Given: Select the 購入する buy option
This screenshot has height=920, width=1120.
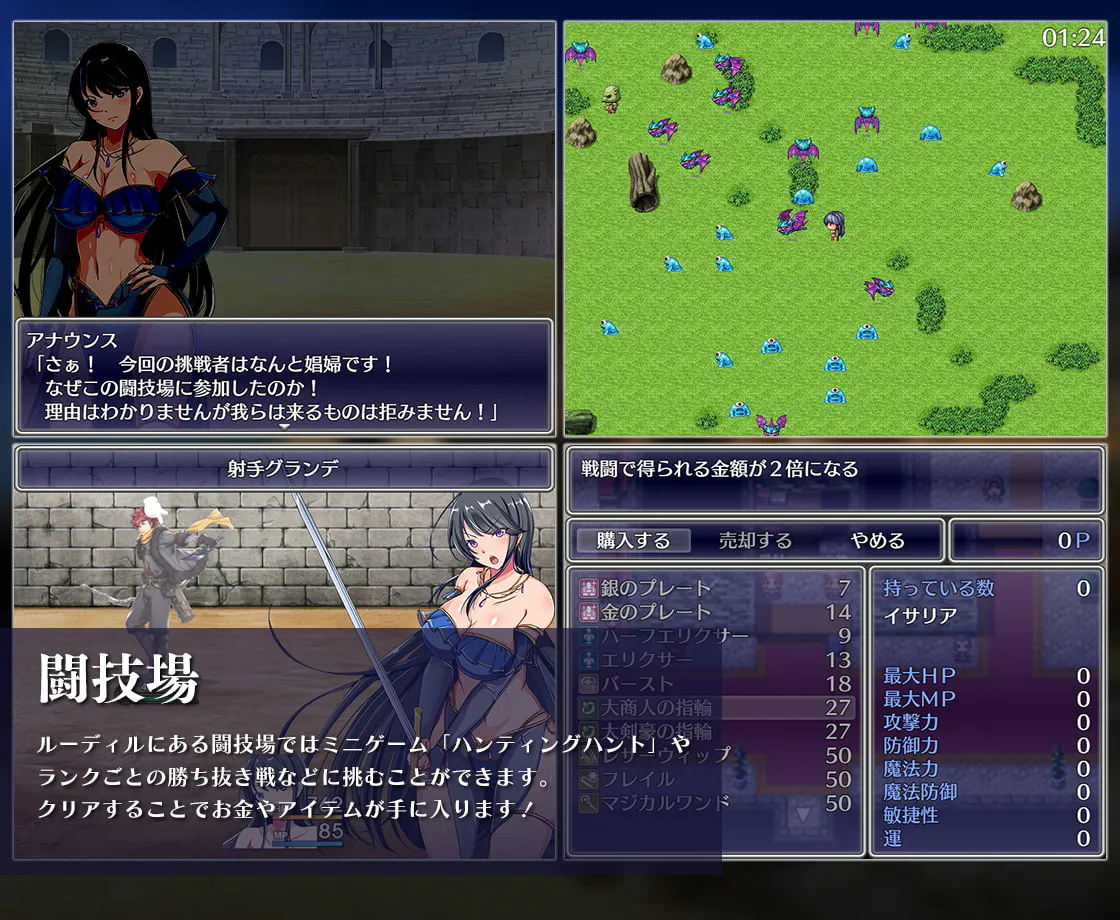Looking at the screenshot, I should (x=633, y=541).
